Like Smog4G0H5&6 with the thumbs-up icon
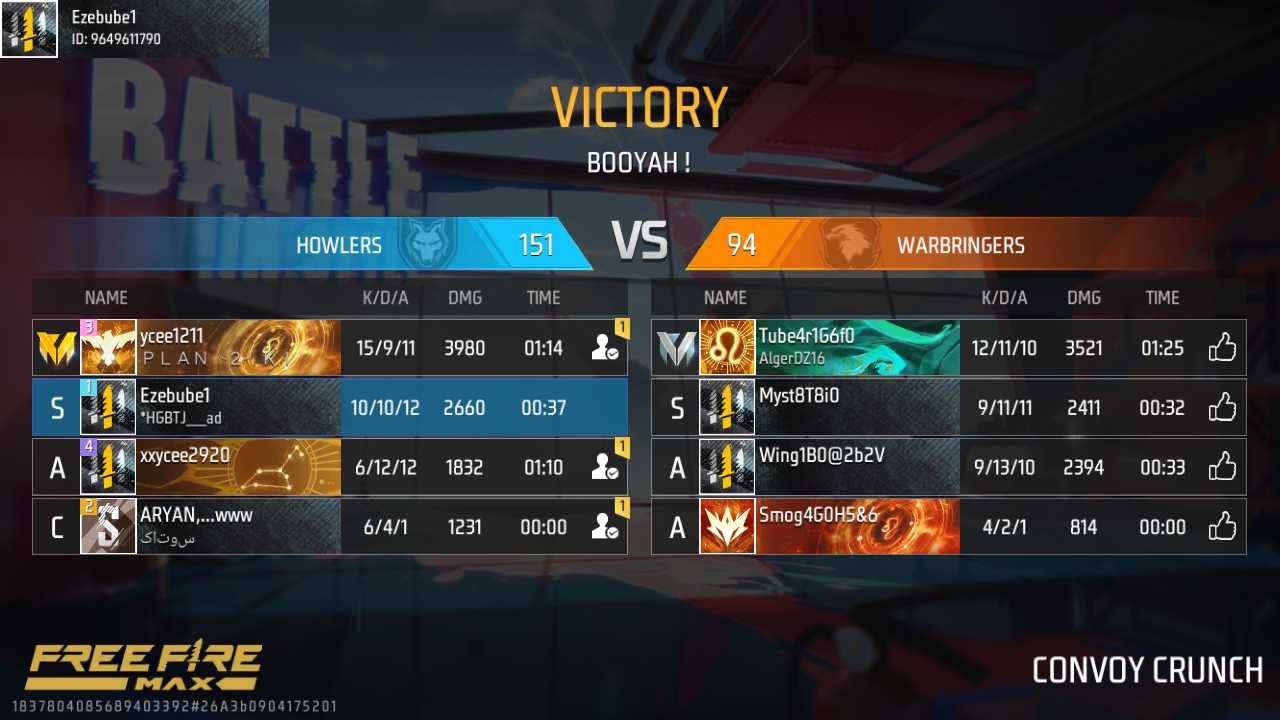Viewport: 1280px width, 720px height. [1222, 527]
